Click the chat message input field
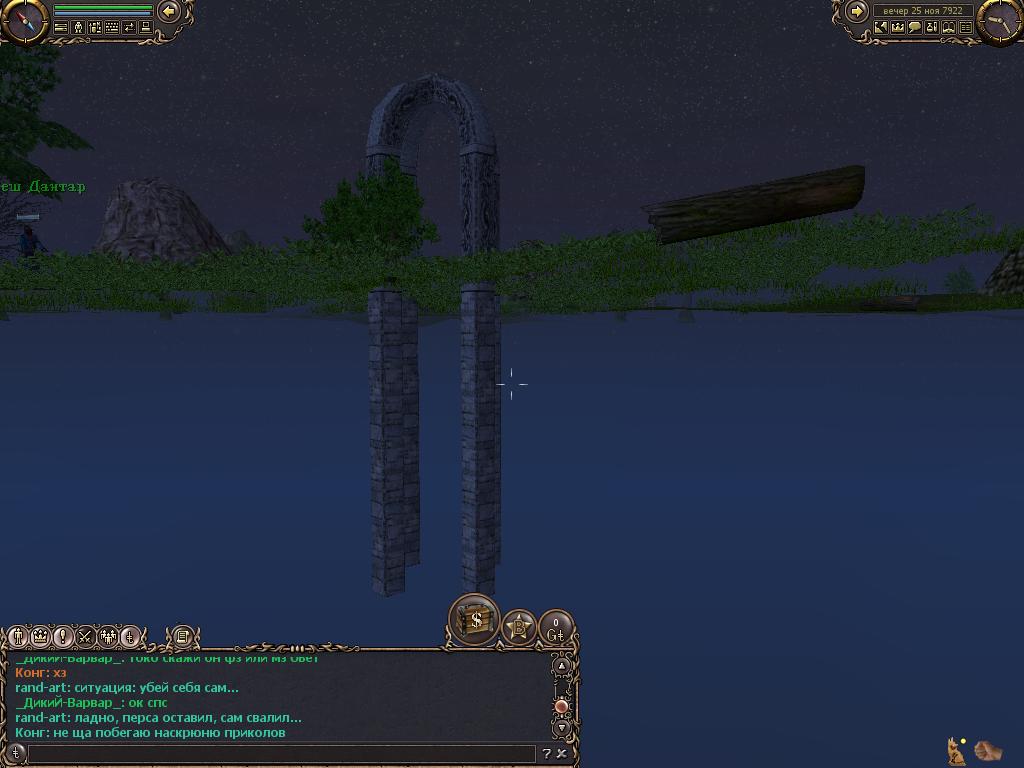 click(282, 754)
